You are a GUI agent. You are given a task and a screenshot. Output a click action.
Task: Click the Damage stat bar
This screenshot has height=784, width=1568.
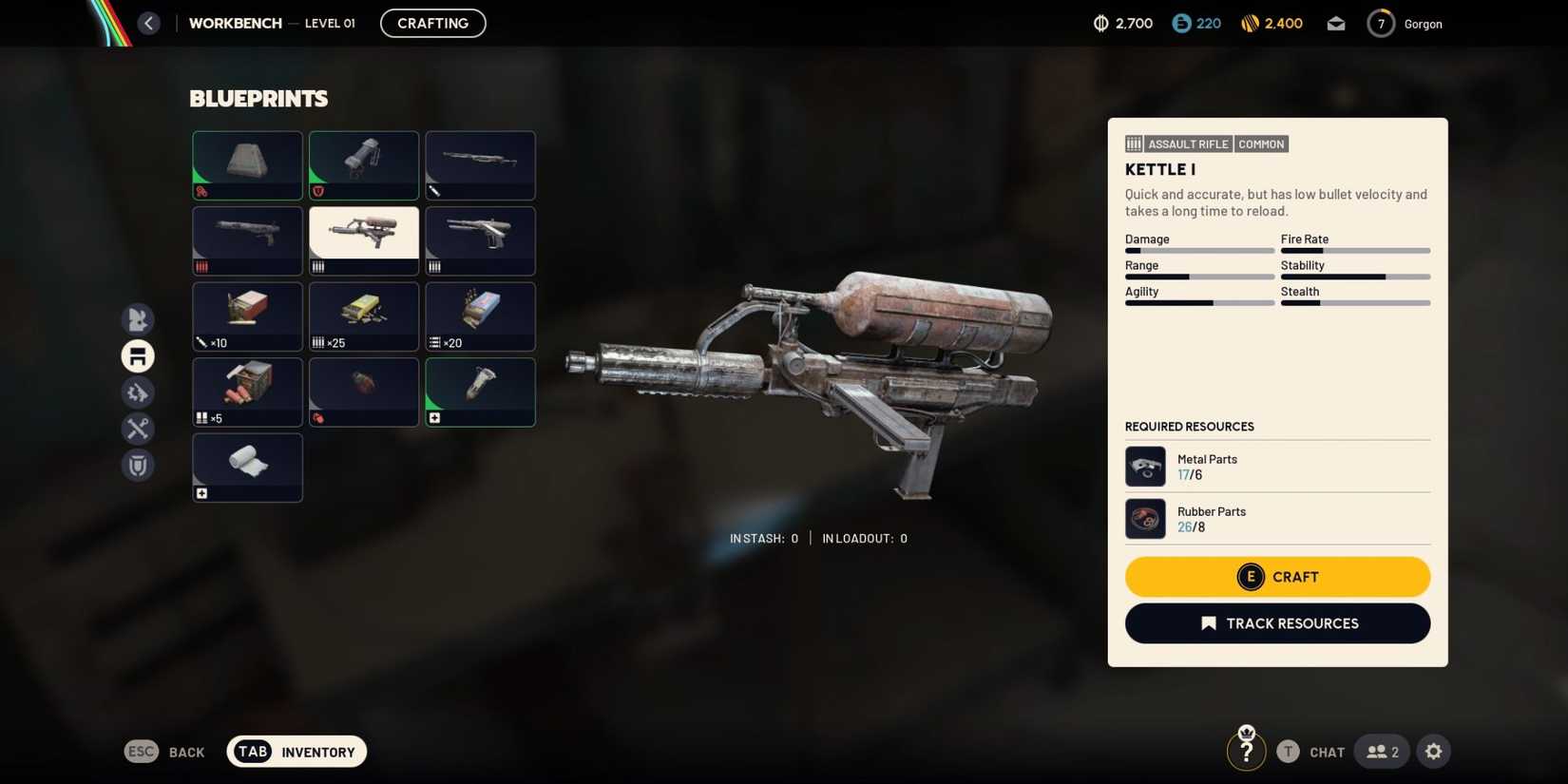(1199, 250)
